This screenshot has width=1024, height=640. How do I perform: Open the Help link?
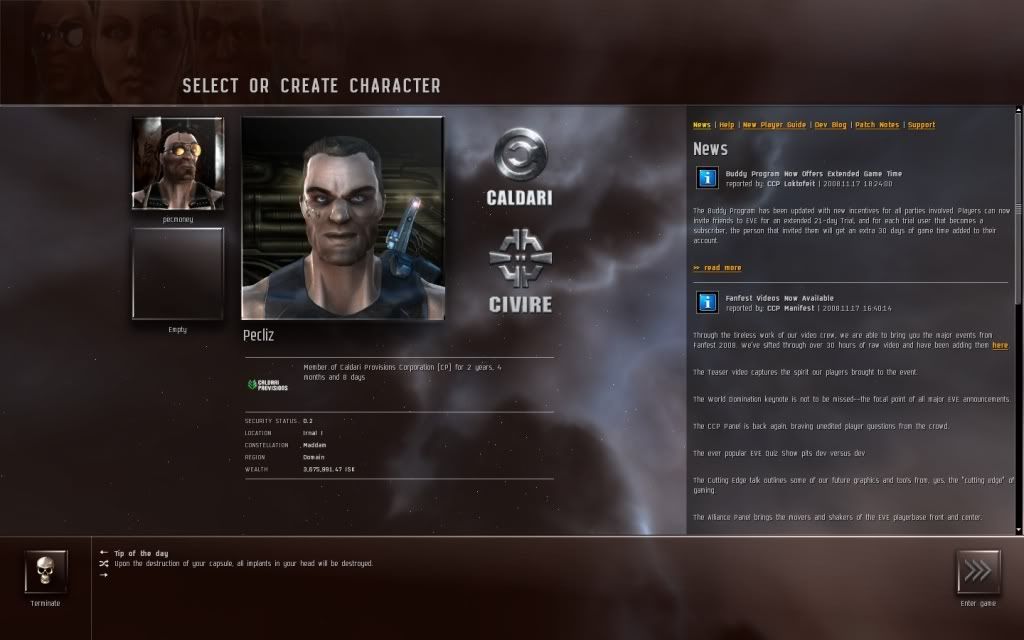[727, 125]
